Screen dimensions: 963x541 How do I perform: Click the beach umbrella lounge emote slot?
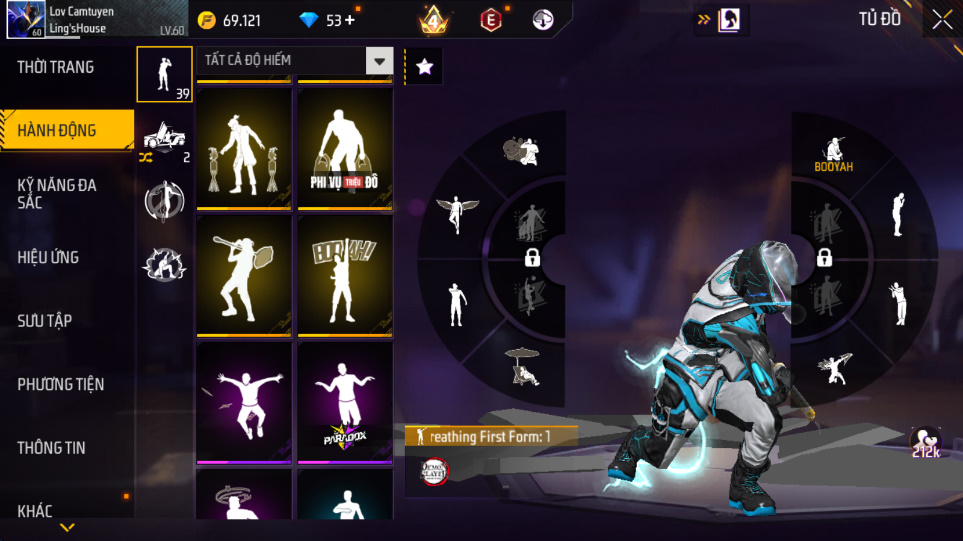click(522, 364)
